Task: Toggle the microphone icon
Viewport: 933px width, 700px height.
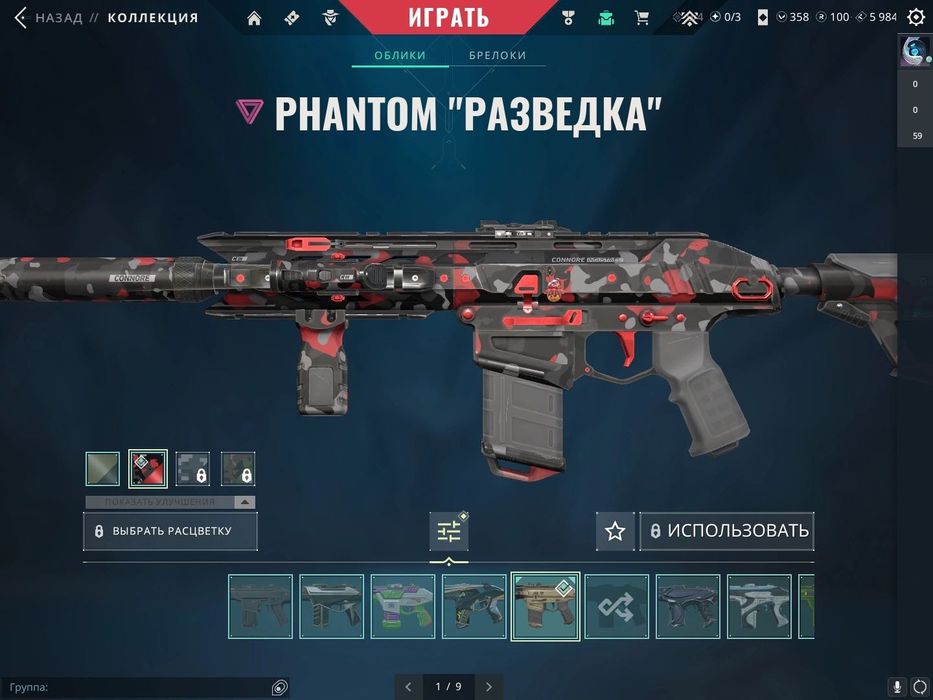Action: (x=897, y=687)
